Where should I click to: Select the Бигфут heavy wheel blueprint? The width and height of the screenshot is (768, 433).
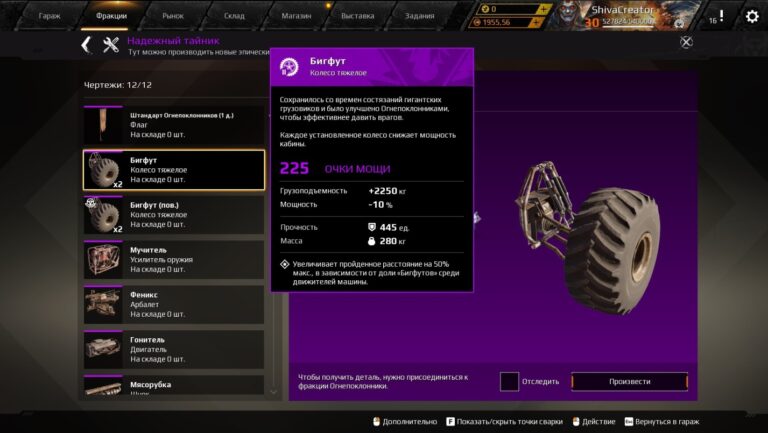point(173,170)
